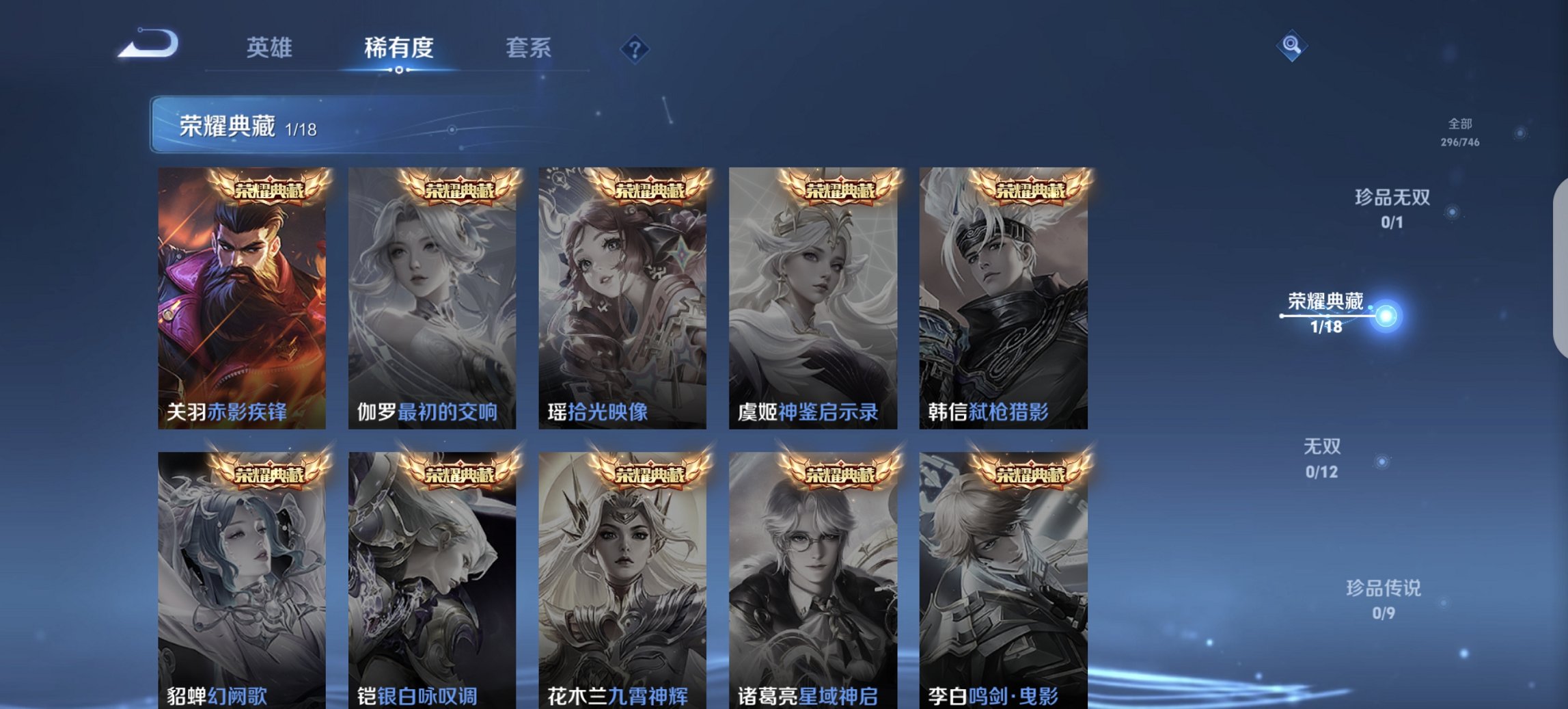Open the help icon beside the tabs
1568x709 pixels.
pos(633,48)
